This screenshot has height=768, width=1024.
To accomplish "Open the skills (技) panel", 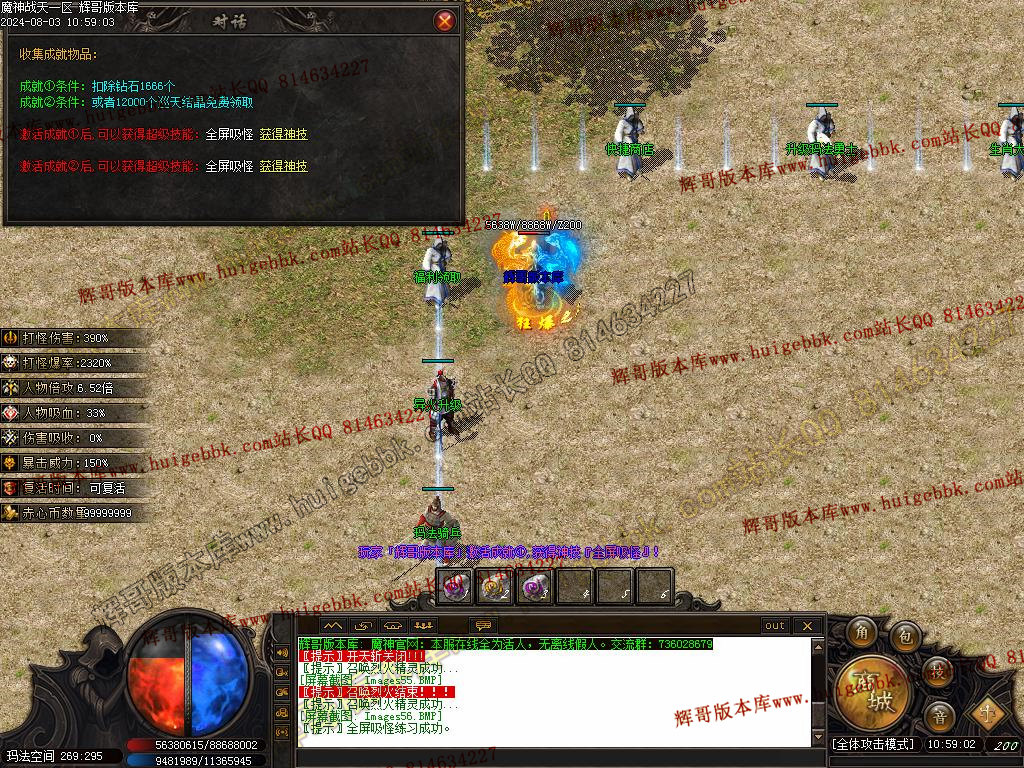I will tap(937, 671).
